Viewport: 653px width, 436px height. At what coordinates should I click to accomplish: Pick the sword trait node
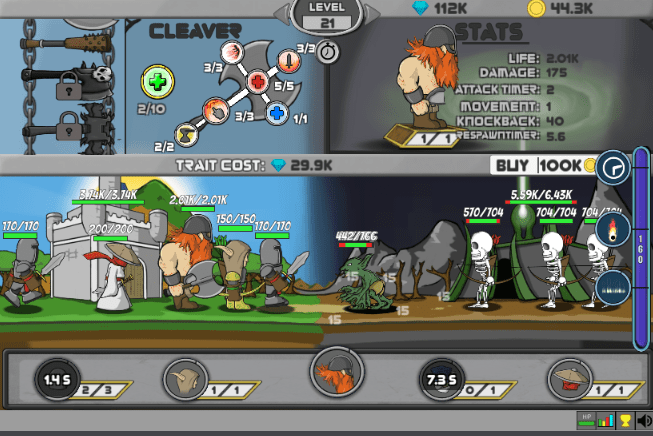[288, 61]
